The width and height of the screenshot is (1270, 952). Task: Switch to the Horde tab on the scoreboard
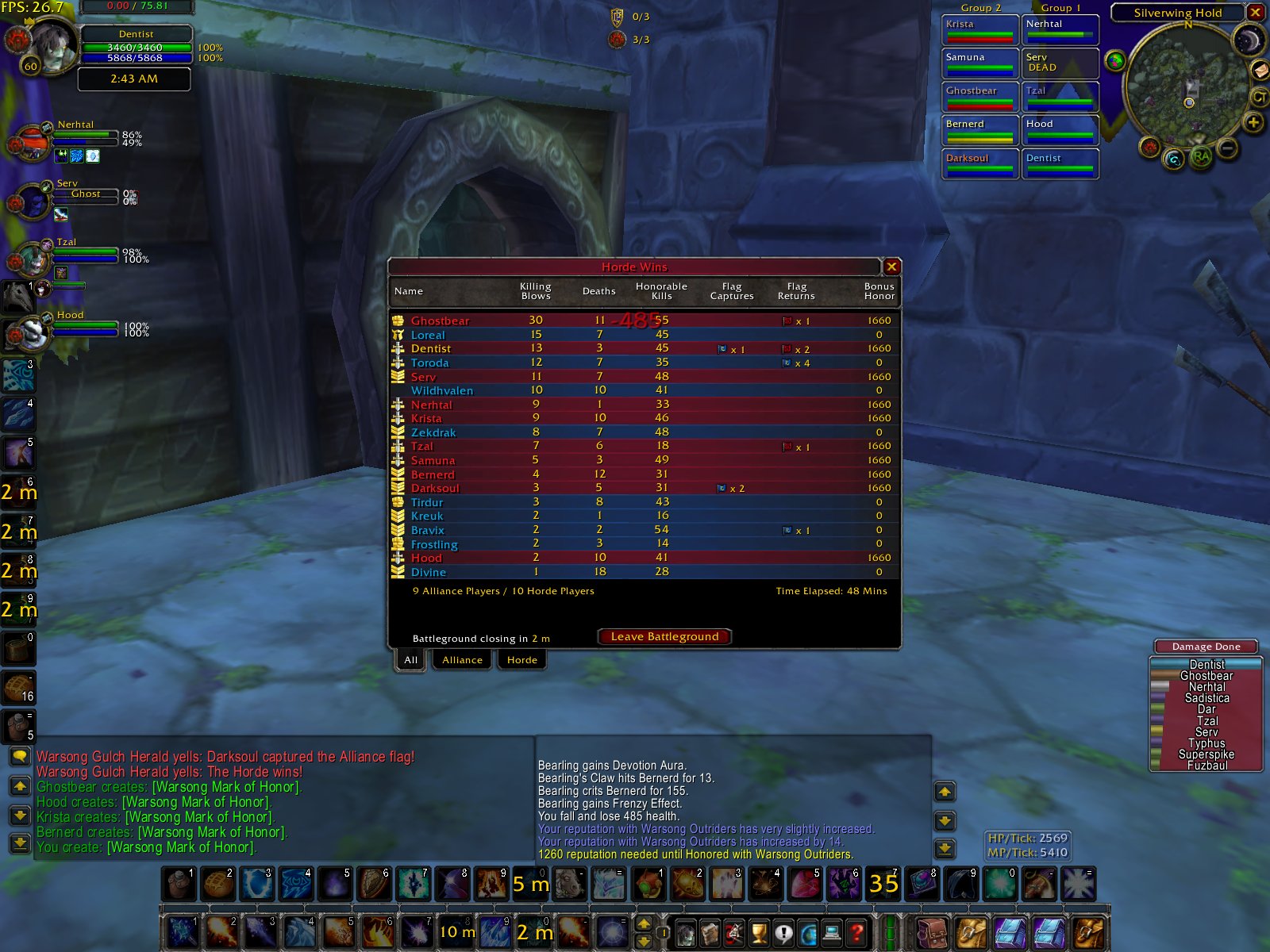point(521,659)
